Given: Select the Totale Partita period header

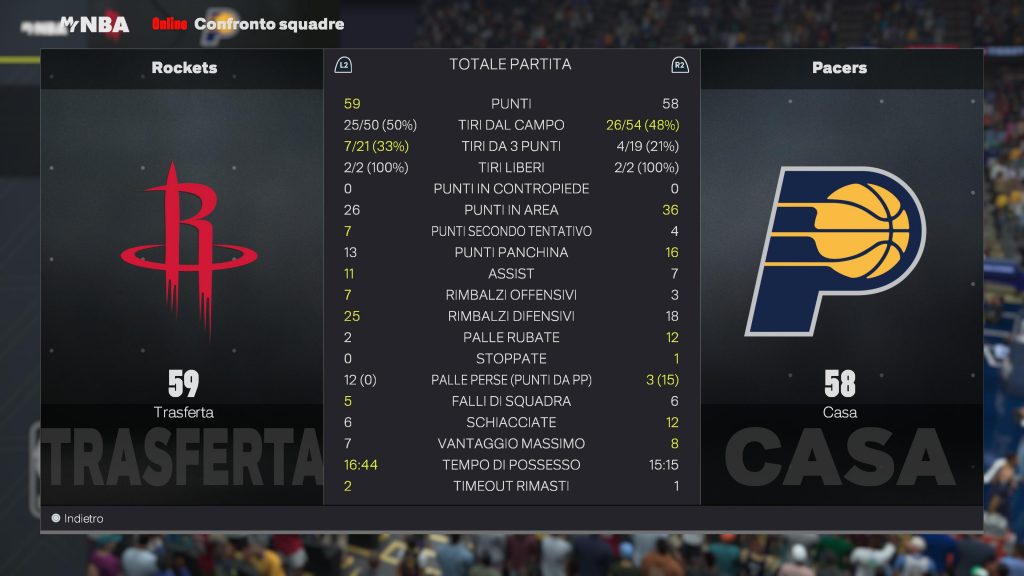Looking at the screenshot, I should point(510,64).
